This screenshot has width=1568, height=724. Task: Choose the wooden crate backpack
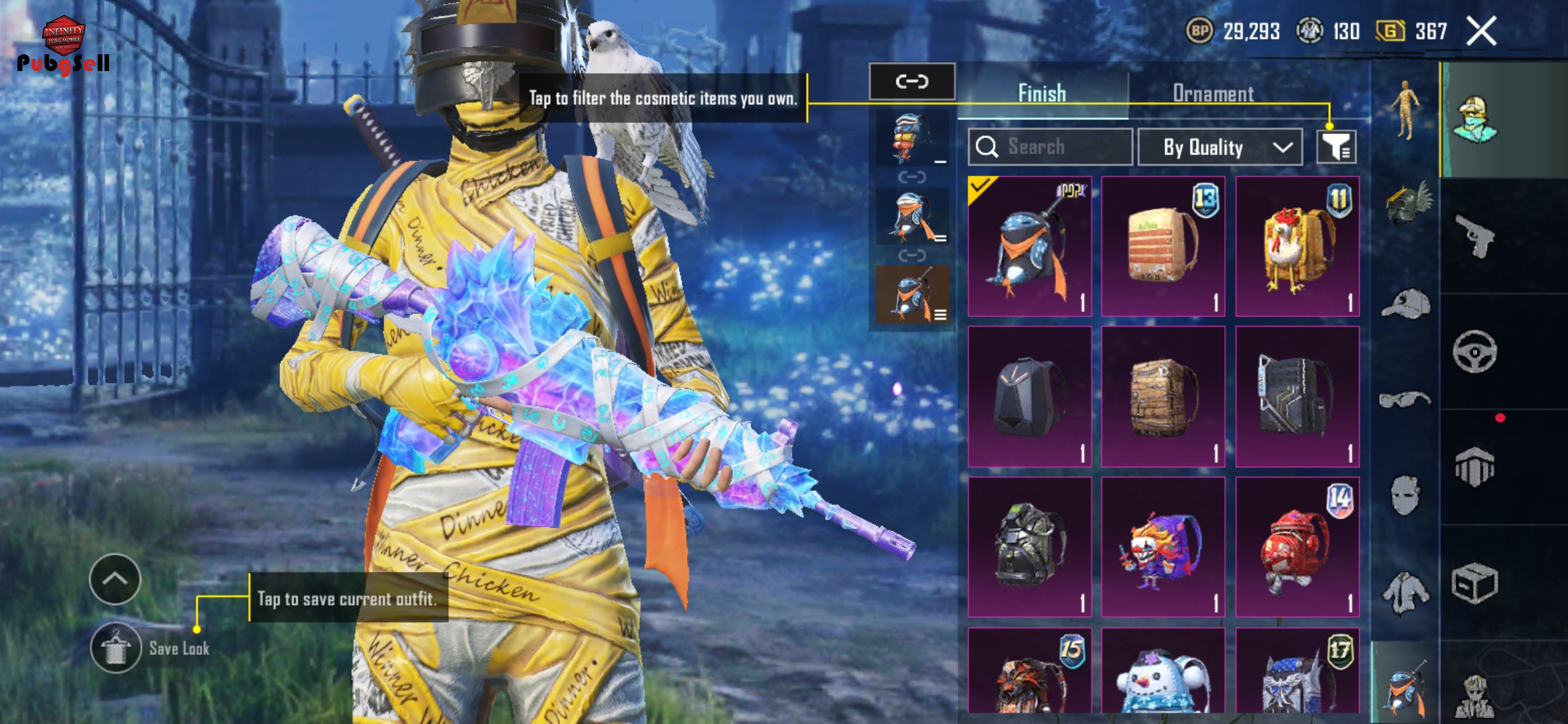click(1163, 397)
